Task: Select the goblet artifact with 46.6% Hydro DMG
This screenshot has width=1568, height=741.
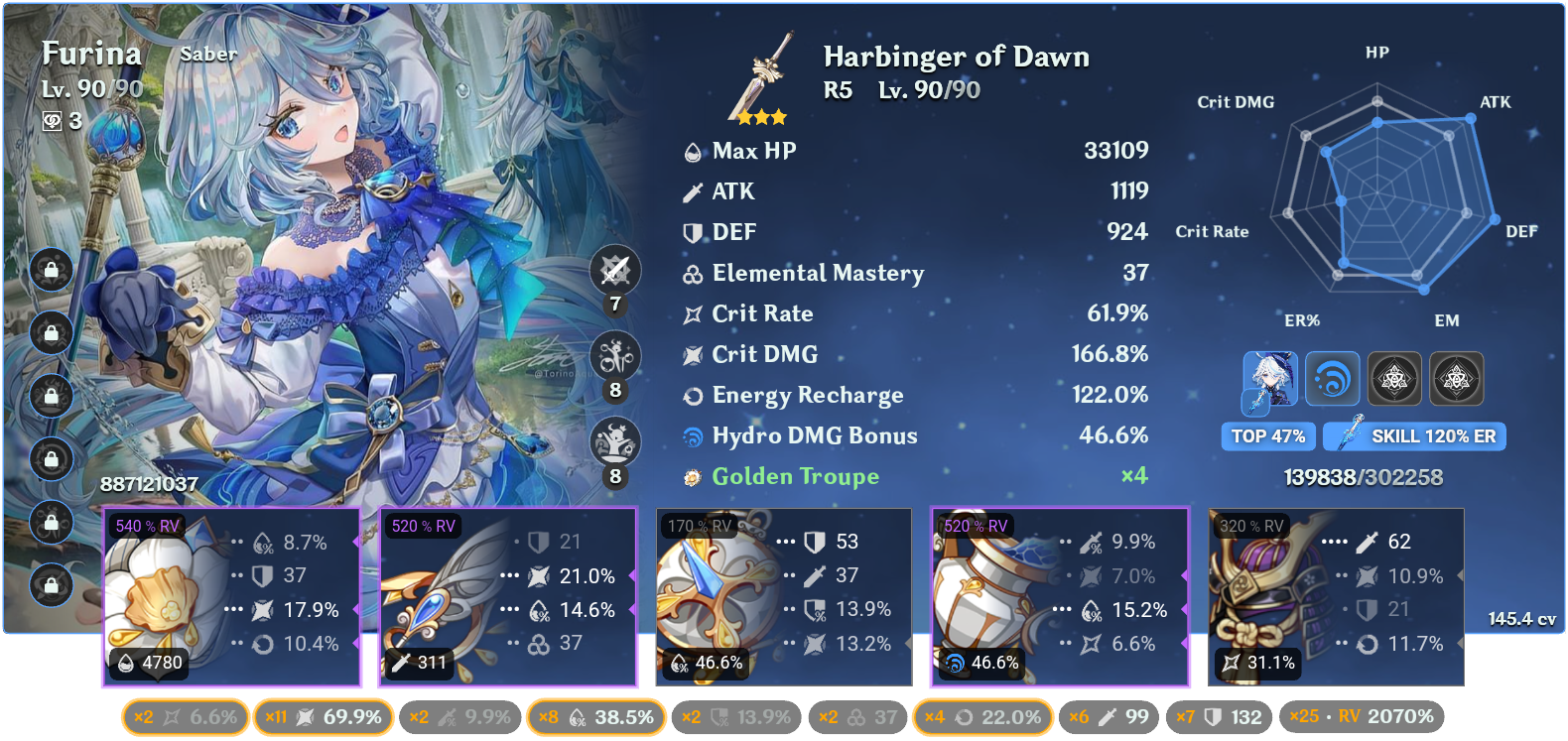Action: [1059, 595]
